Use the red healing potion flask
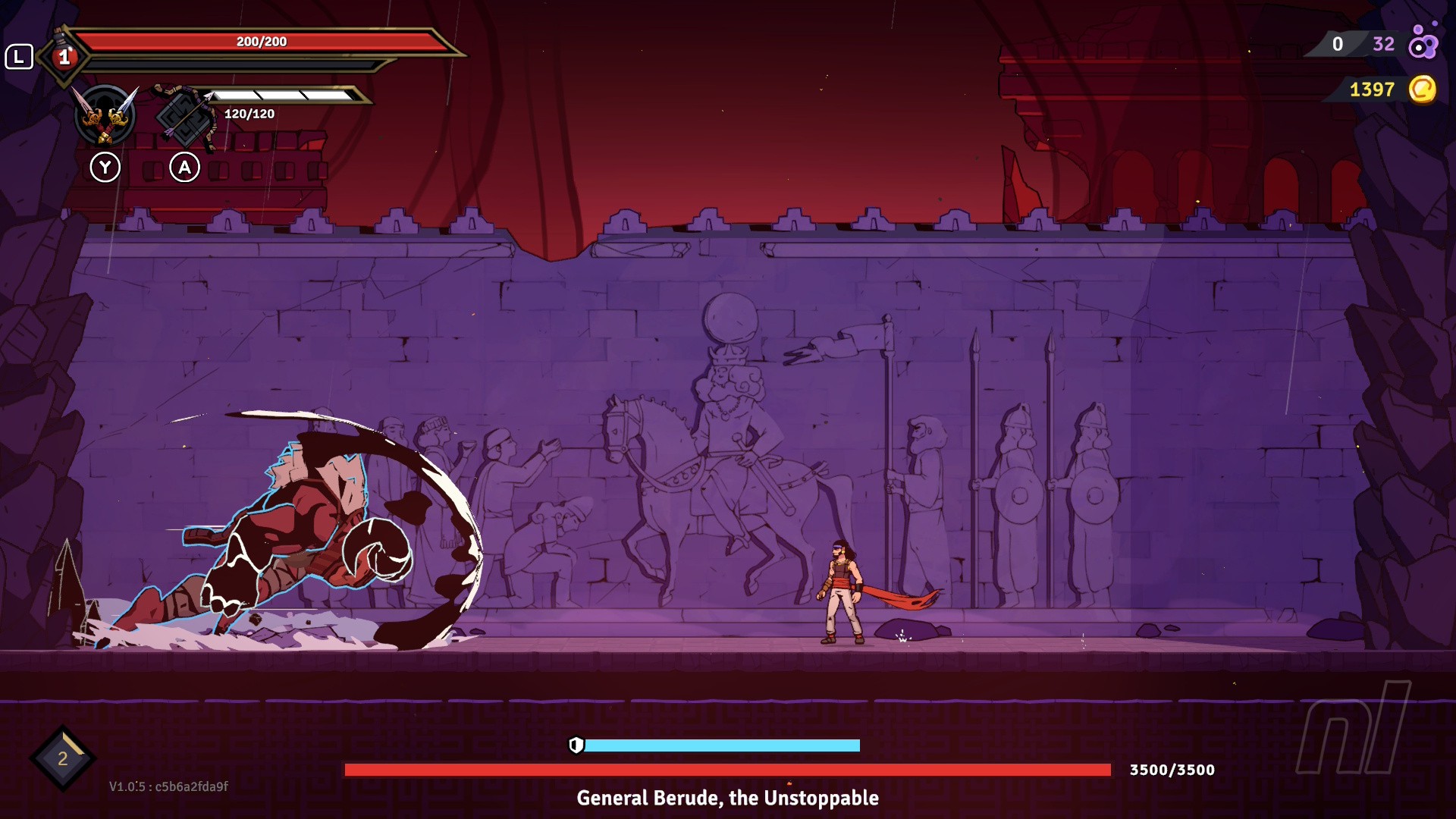Viewport: 1456px width, 819px height. point(64,55)
